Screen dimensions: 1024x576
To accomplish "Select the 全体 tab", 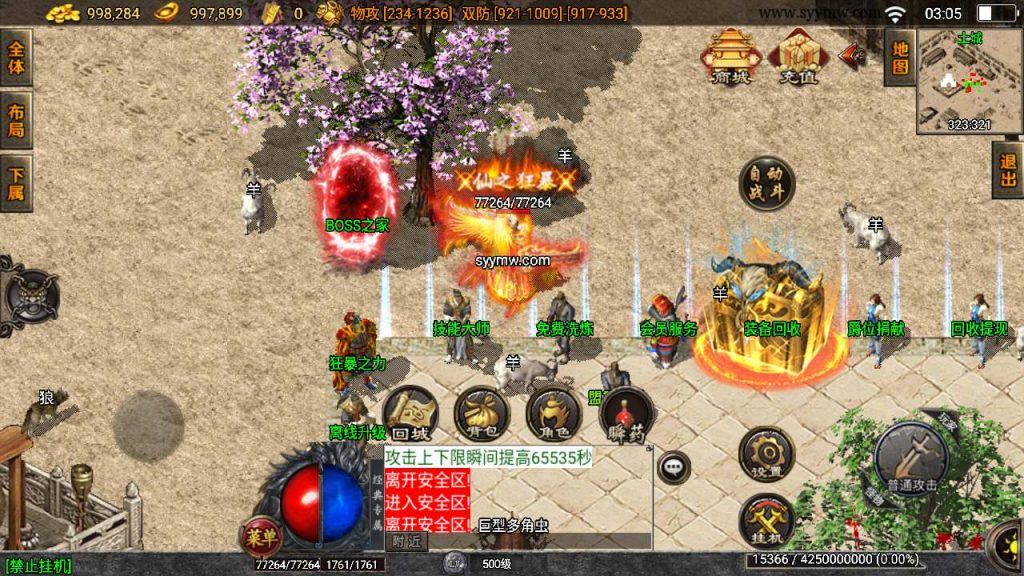I will 16,57.
